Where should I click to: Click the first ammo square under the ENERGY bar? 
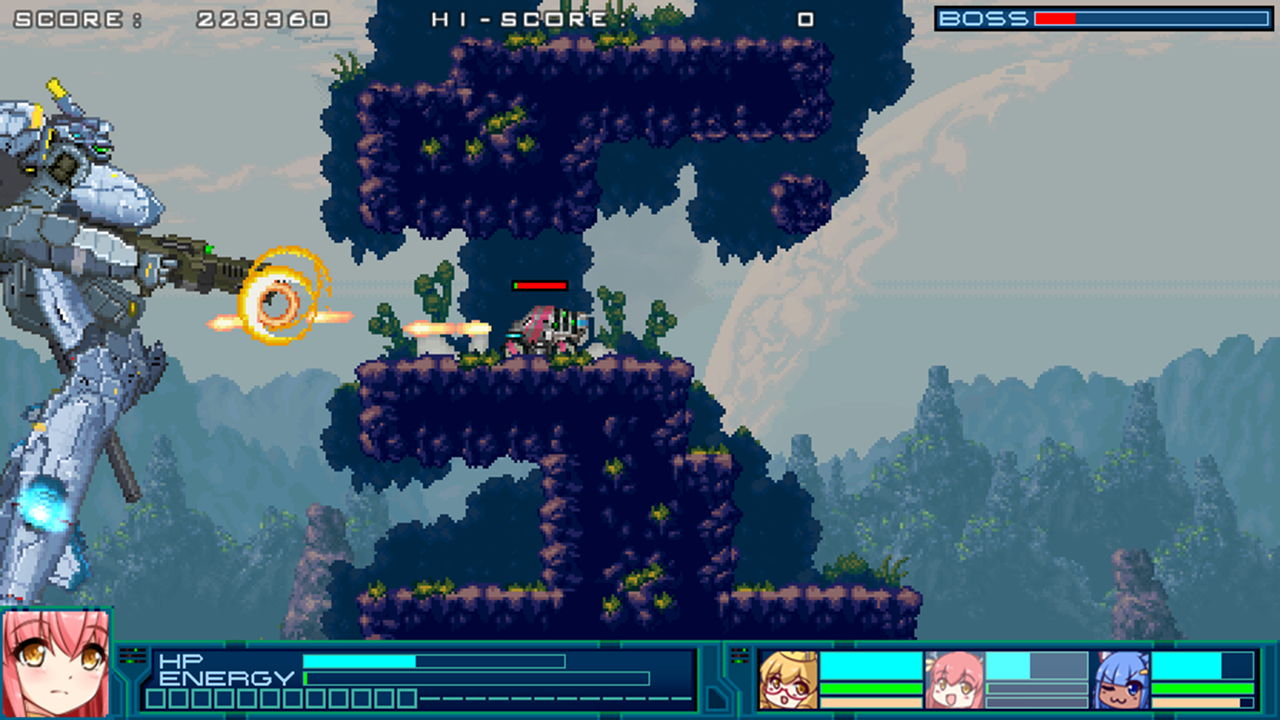[155, 699]
